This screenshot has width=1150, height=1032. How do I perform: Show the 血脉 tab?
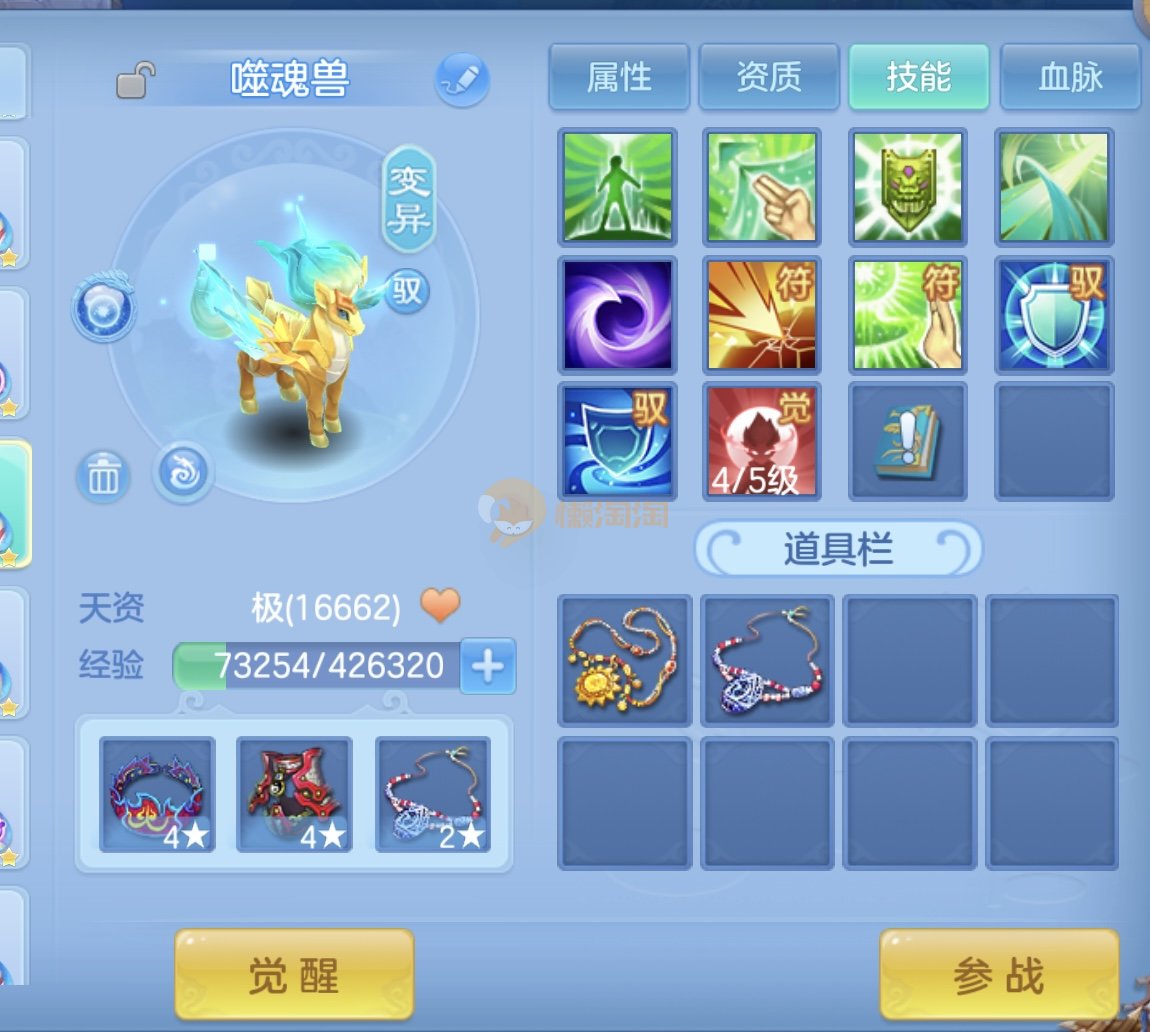1069,76
